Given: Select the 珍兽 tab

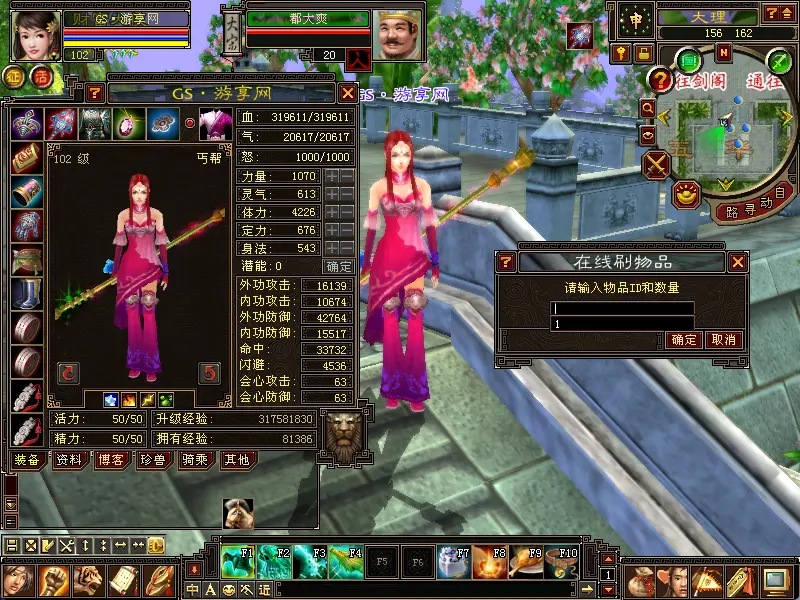Looking at the screenshot, I should (152, 460).
